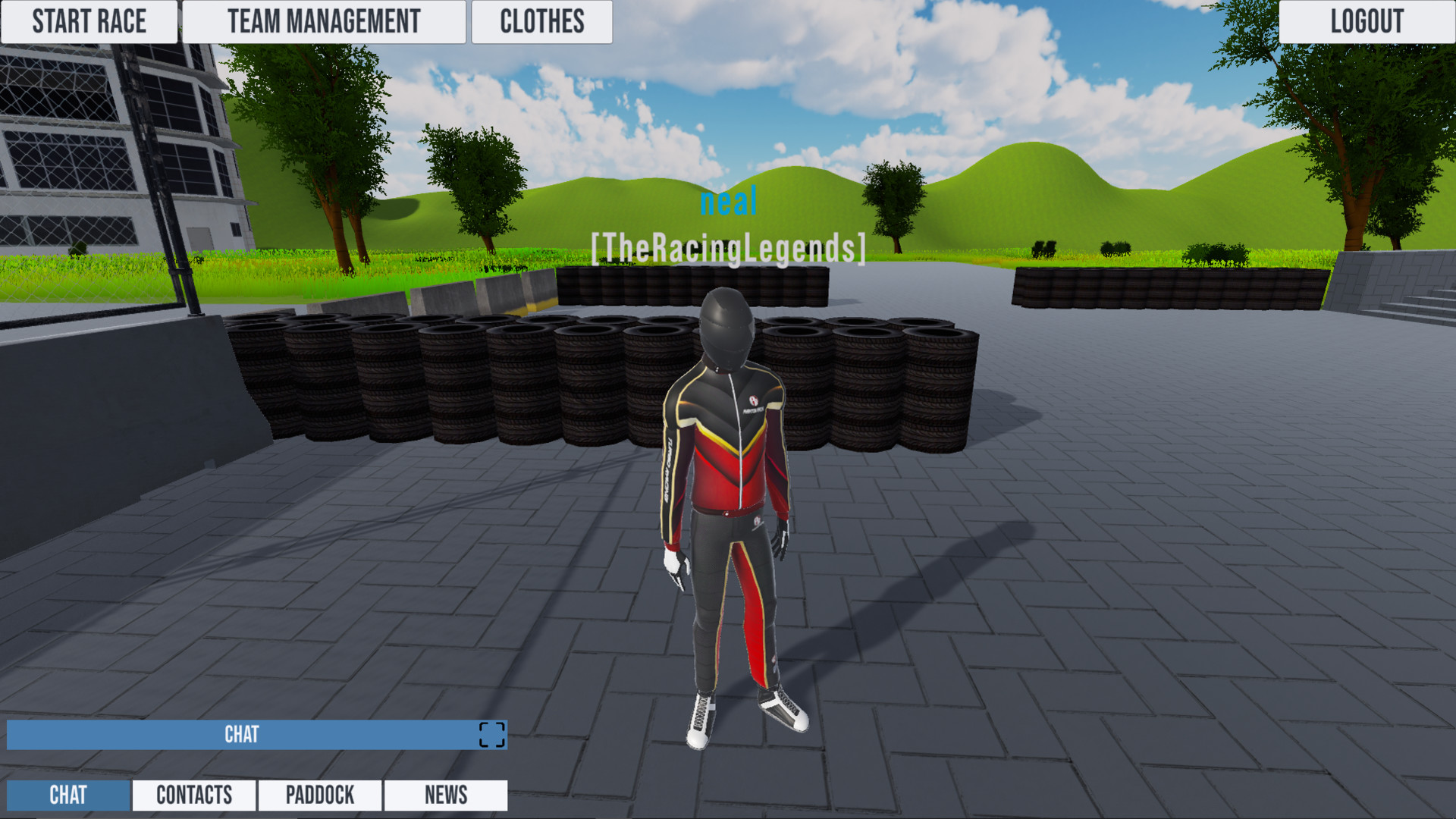1456x819 pixels.
Task: Click the player name neal
Action: click(730, 201)
